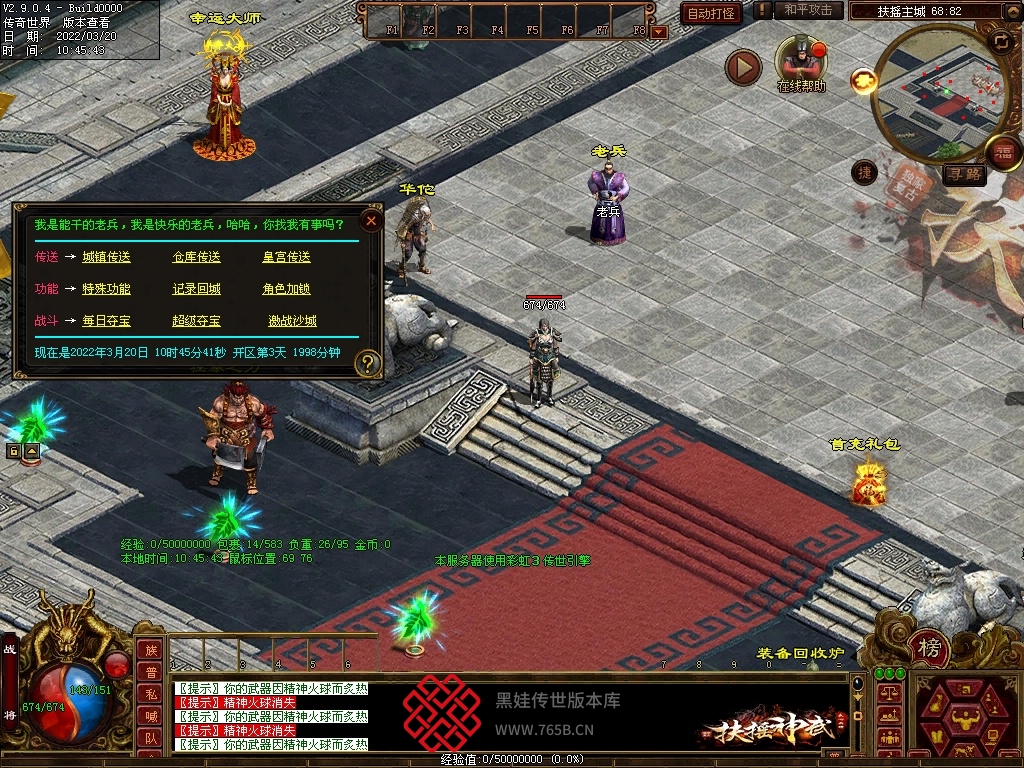Screen dimensions: 1024x768
Task: Click the round play arrow button
Action: pyautogui.click(x=743, y=67)
